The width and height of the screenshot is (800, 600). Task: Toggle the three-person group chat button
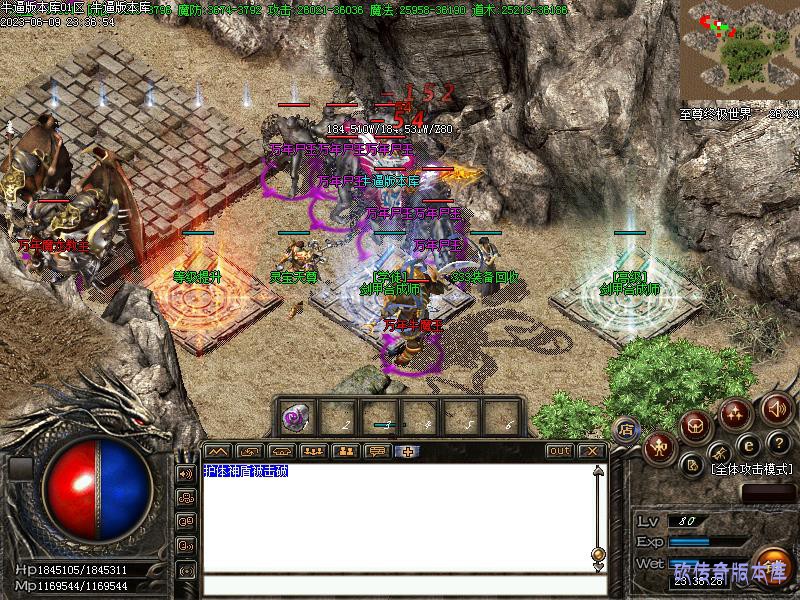[x=313, y=451]
